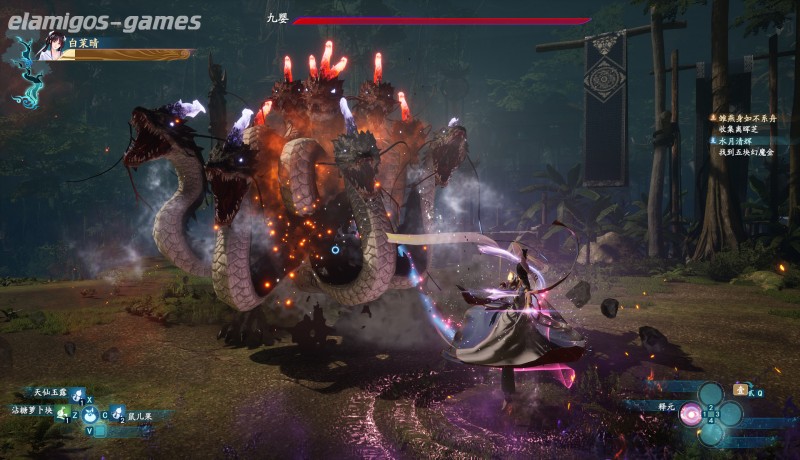Click the central gourd item wheel icon
800x460 pixels.
point(89,413)
